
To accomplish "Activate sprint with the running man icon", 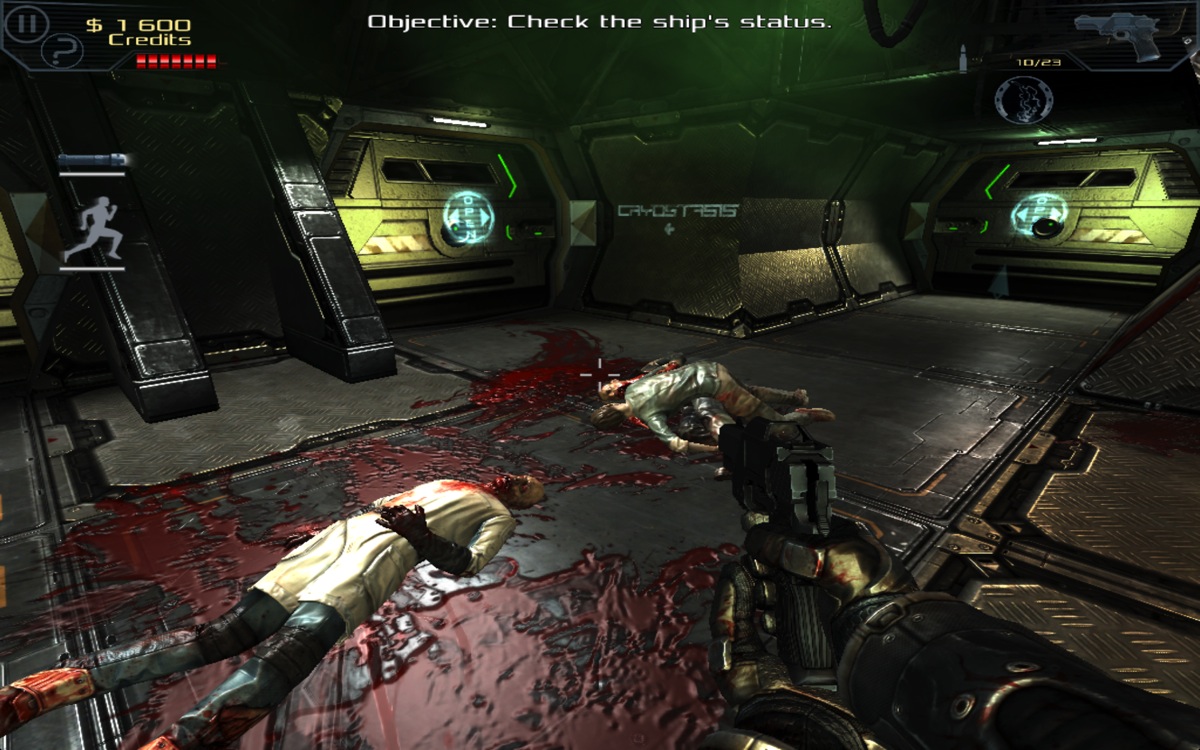I will 93,229.
